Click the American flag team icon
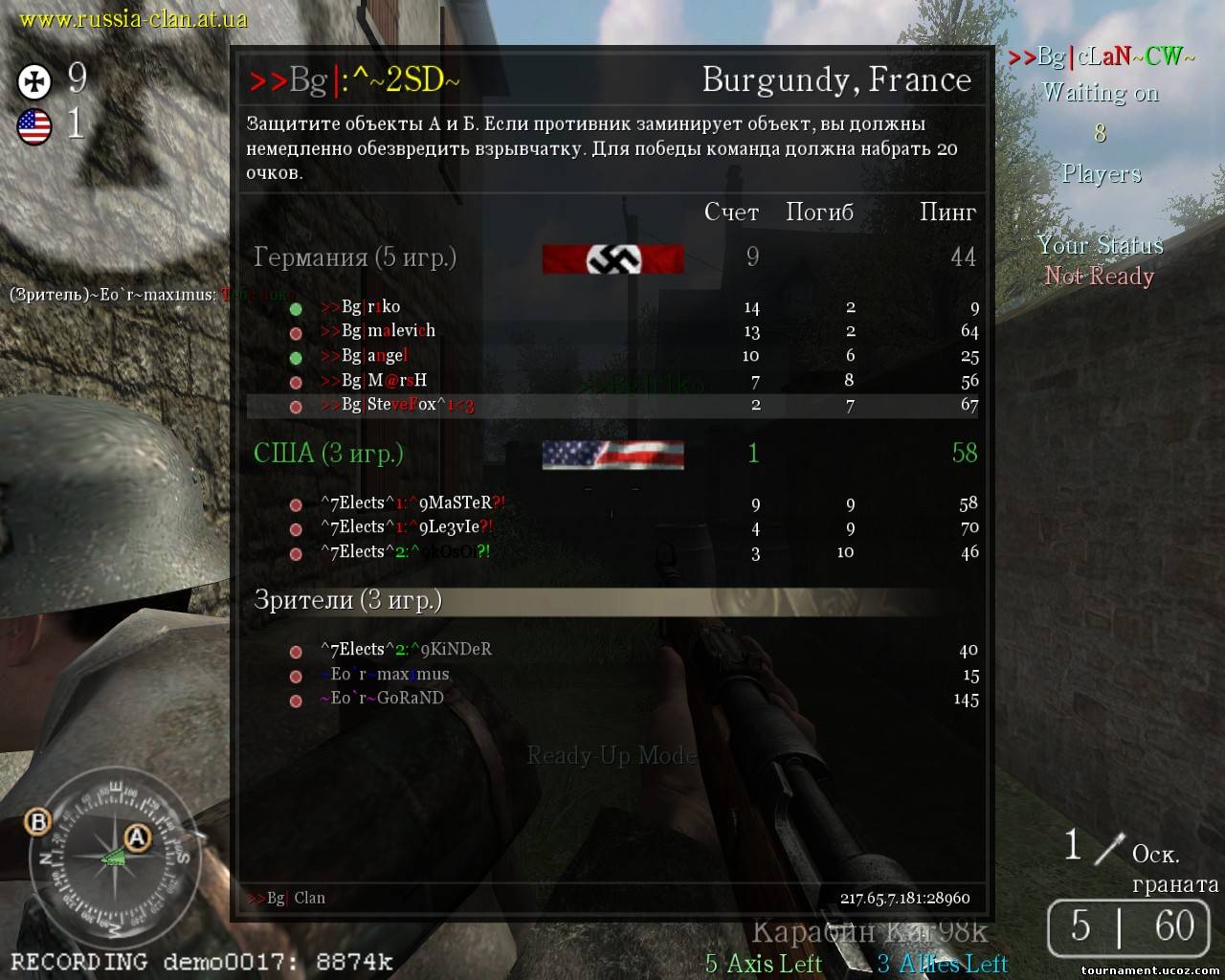The width and height of the screenshot is (1225, 980). point(34,126)
